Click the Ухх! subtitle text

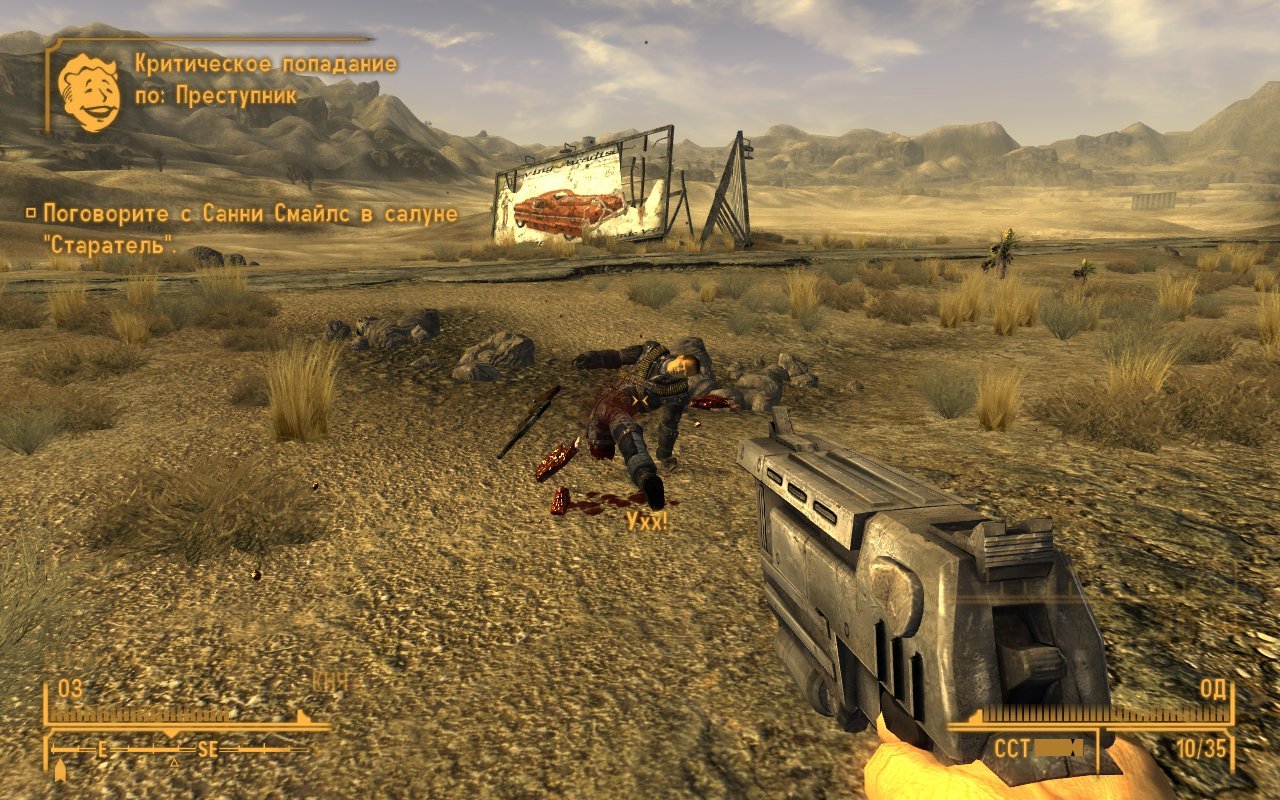(x=646, y=521)
